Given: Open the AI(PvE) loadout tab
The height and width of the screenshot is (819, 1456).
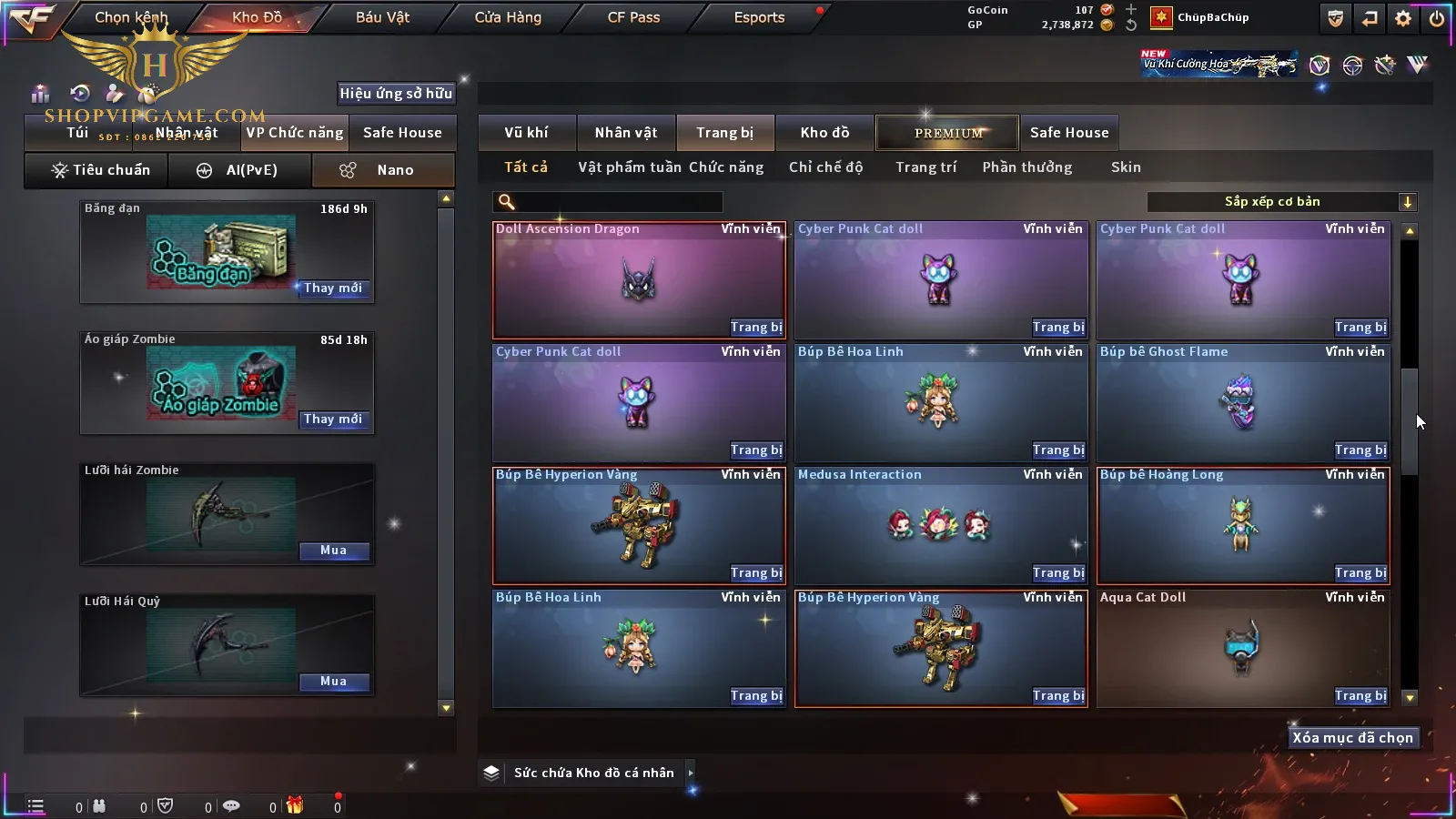Looking at the screenshot, I should coord(240,170).
